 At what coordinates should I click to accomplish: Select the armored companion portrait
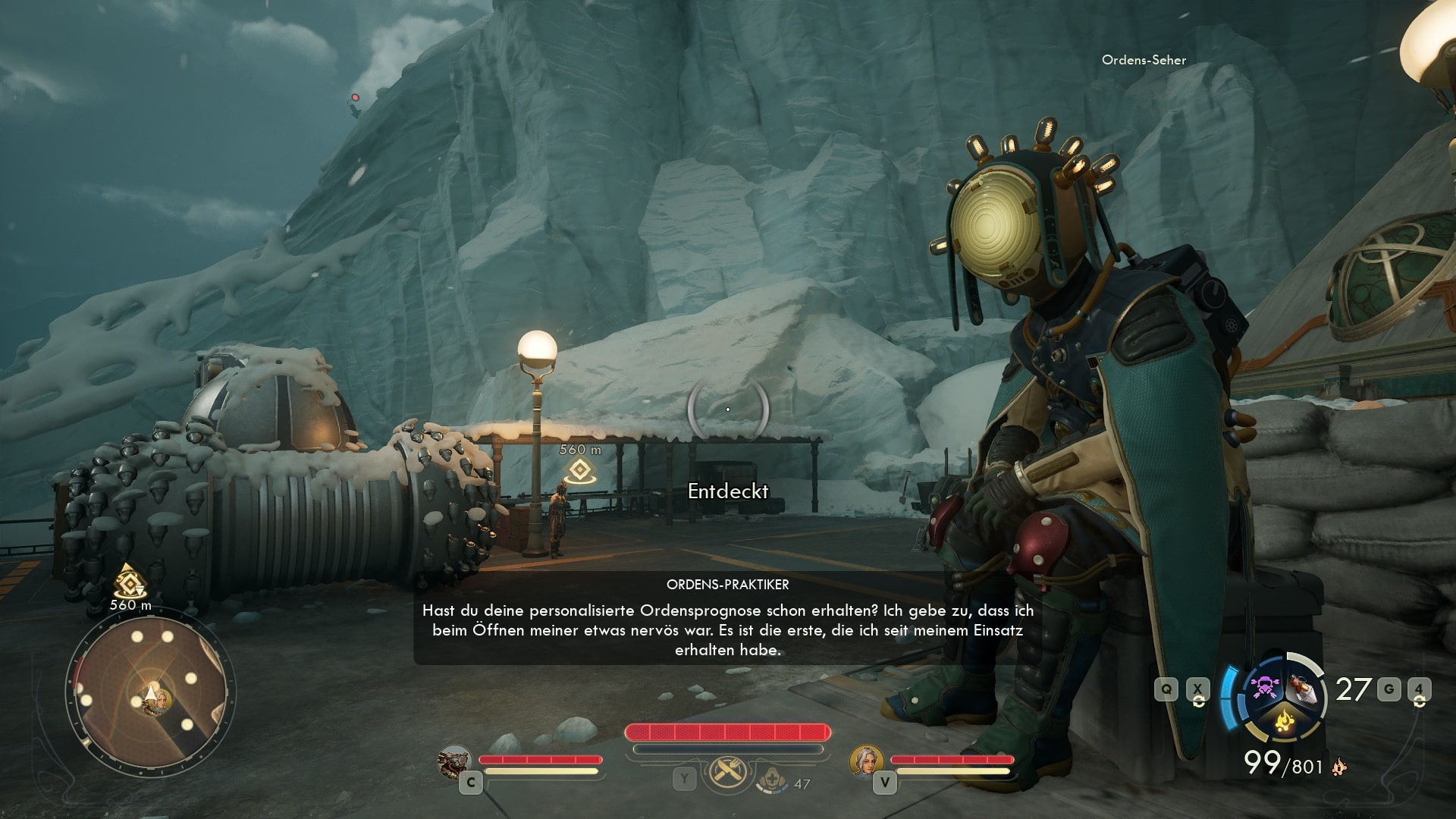point(455,761)
